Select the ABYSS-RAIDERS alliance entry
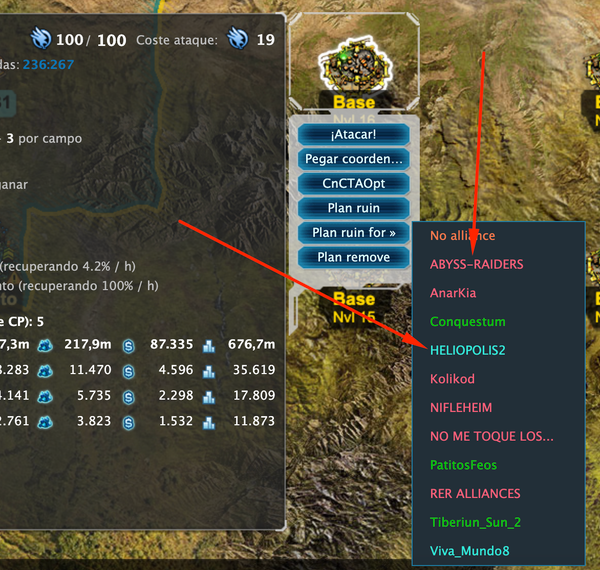The height and width of the screenshot is (570, 600). pos(477,264)
